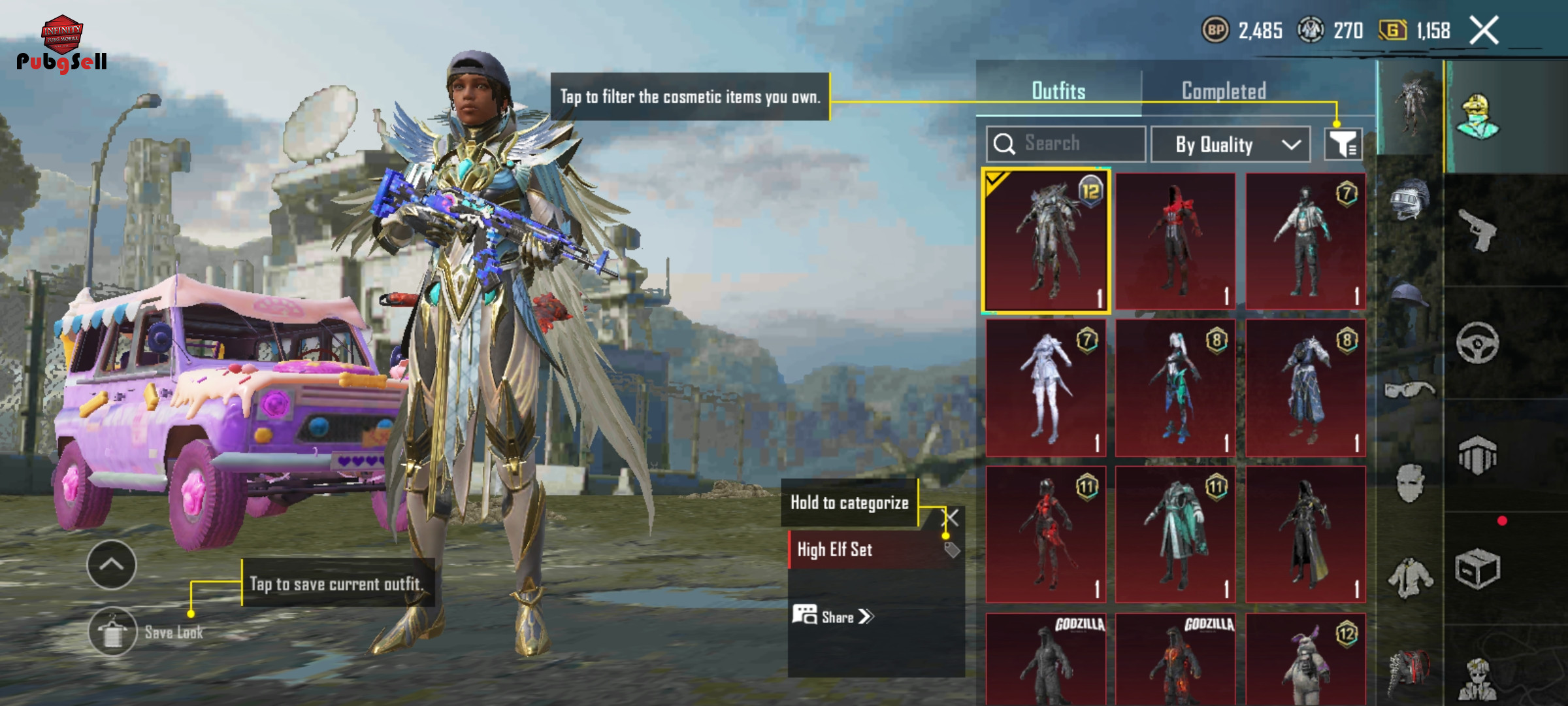Click the outfit Search field
The image size is (1568, 706).
click(1066, 144)
